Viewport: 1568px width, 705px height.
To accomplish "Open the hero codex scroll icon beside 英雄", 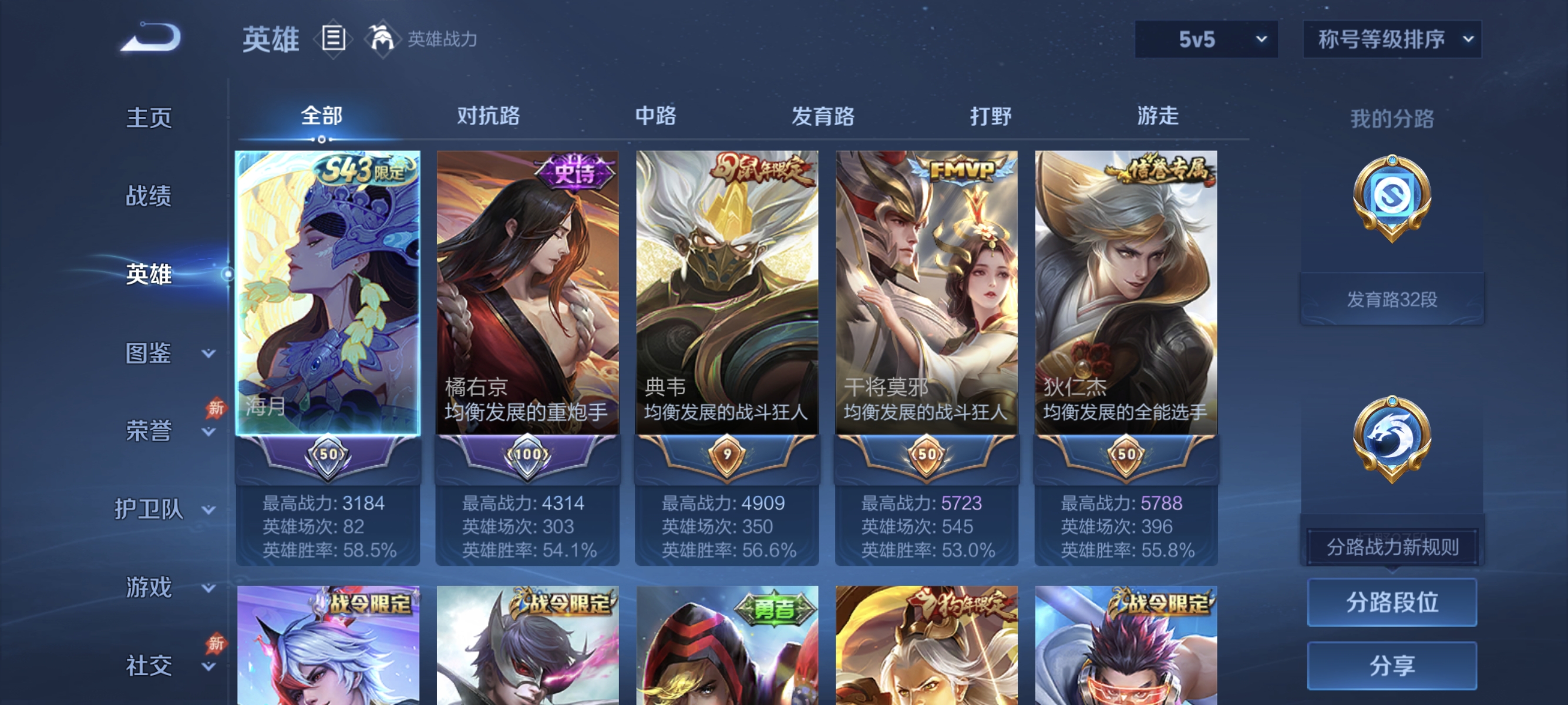I will pyautogui.click(x=332, y=38).
